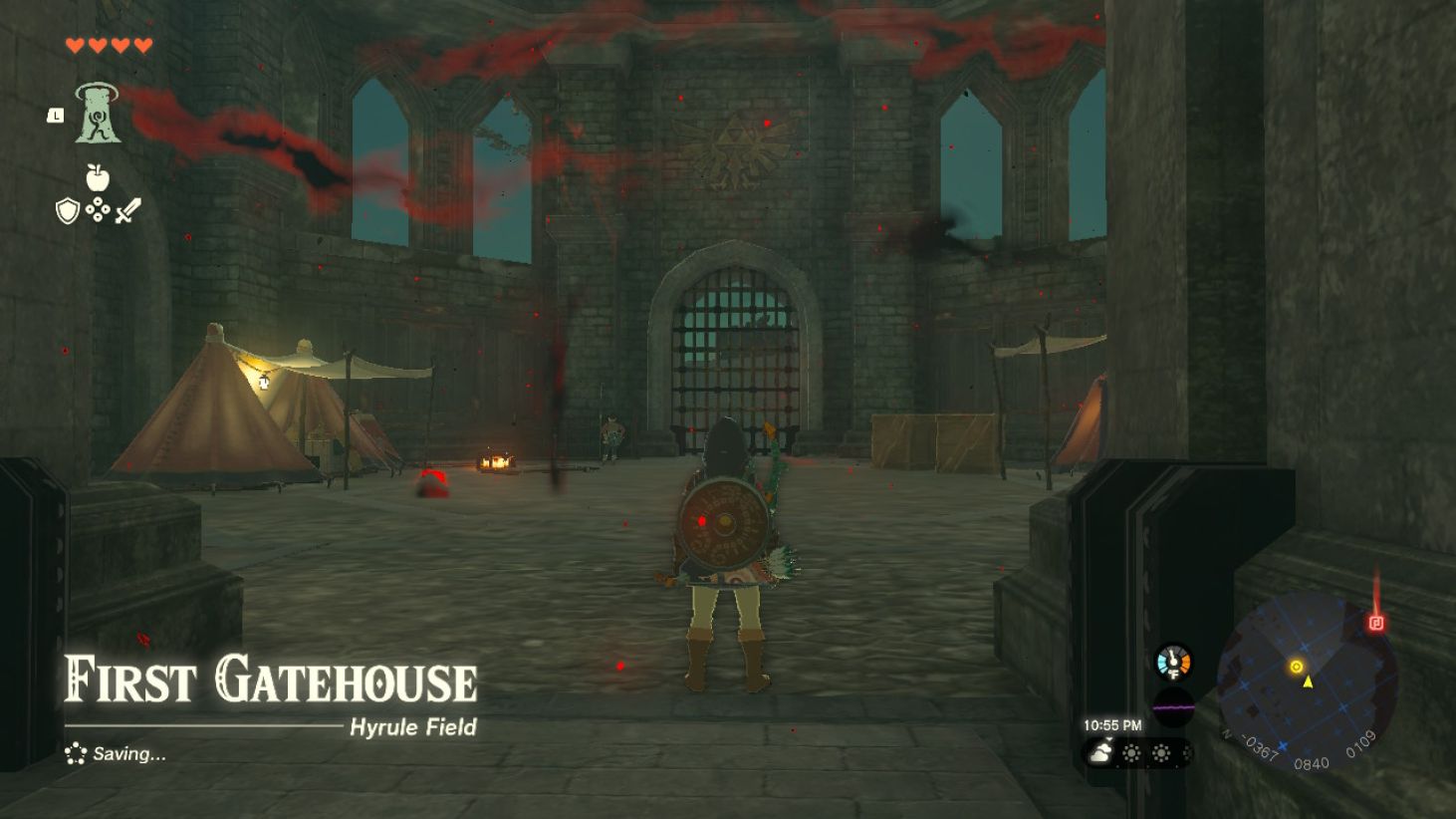Select the shield equipment slot icon
Viewport: 1456px width, 819px height.
[67, 209]
